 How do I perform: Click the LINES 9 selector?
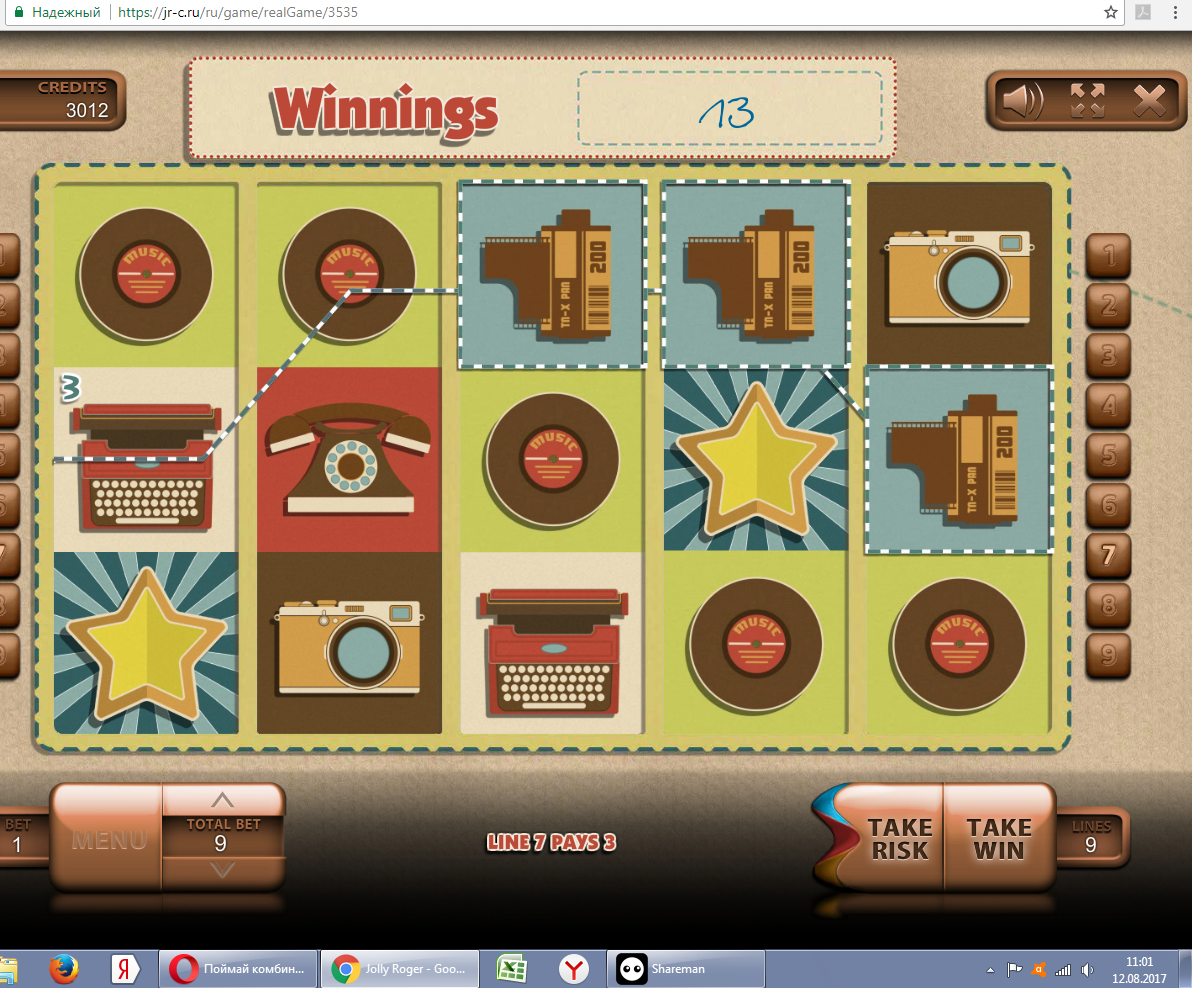tap(1090, 836)
